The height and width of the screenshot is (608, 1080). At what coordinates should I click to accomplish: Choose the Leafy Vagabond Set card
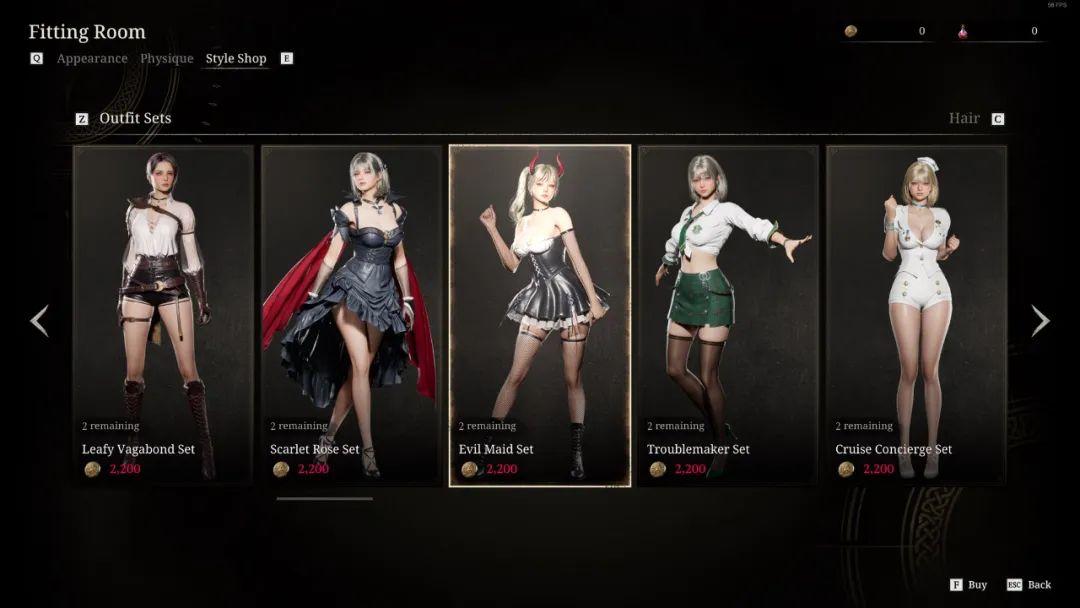163,315
